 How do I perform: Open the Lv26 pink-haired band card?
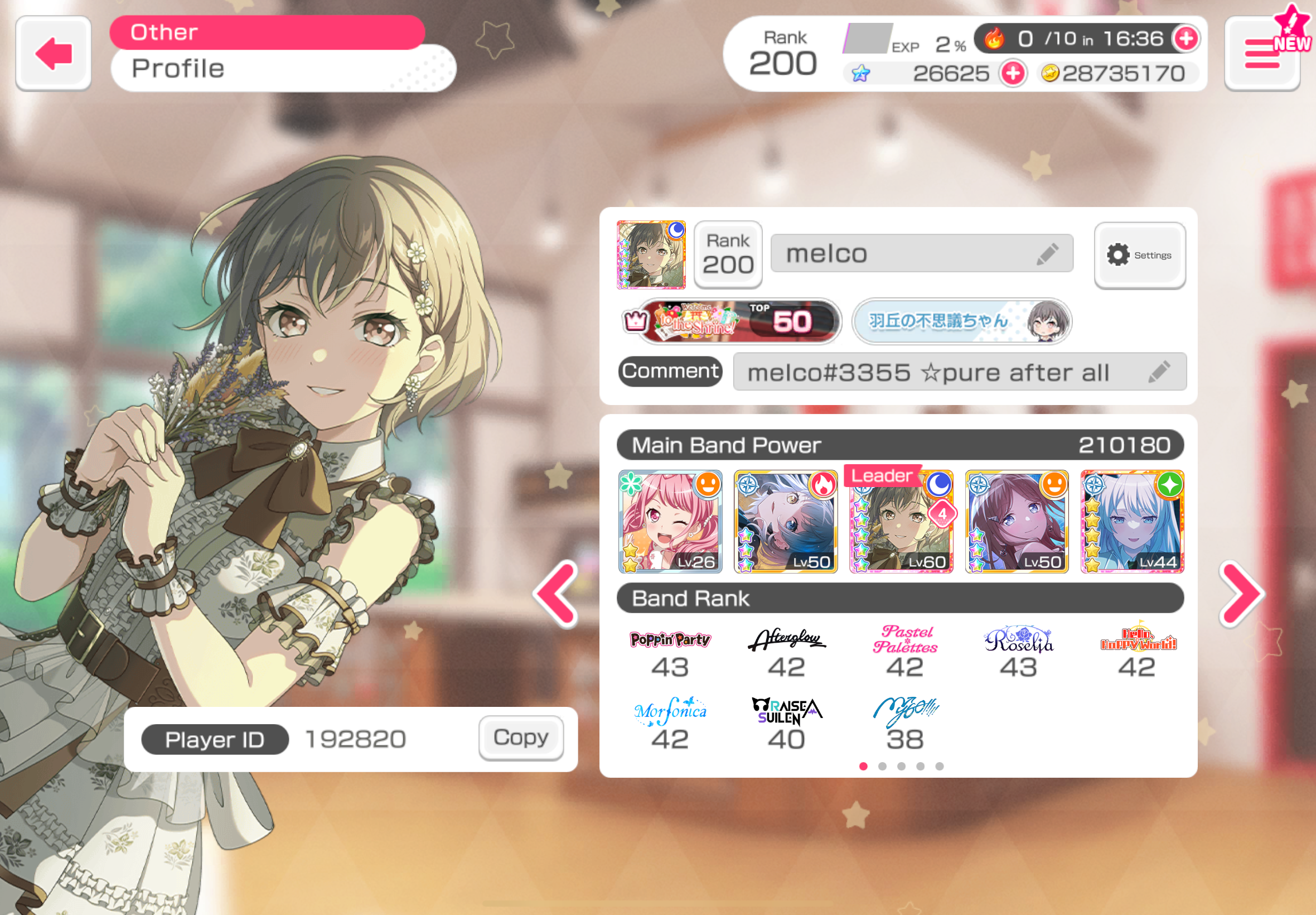point(670,522)
